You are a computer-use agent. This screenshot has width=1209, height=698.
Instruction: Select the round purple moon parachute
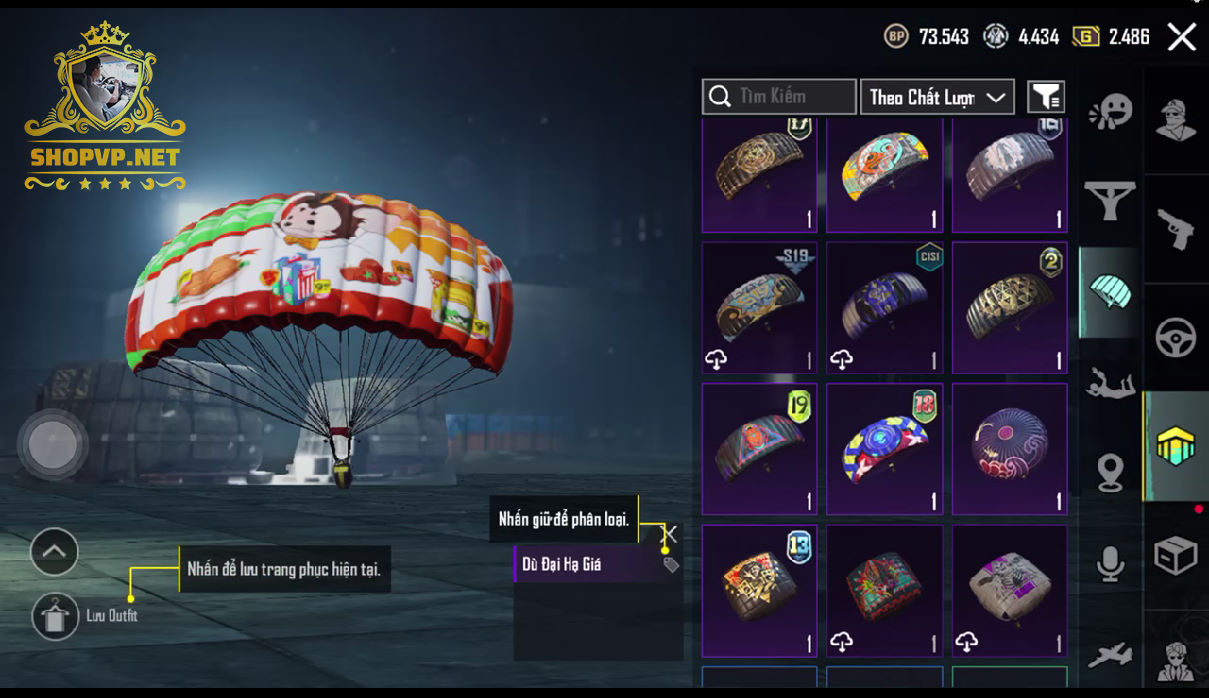coord(1009,449)
